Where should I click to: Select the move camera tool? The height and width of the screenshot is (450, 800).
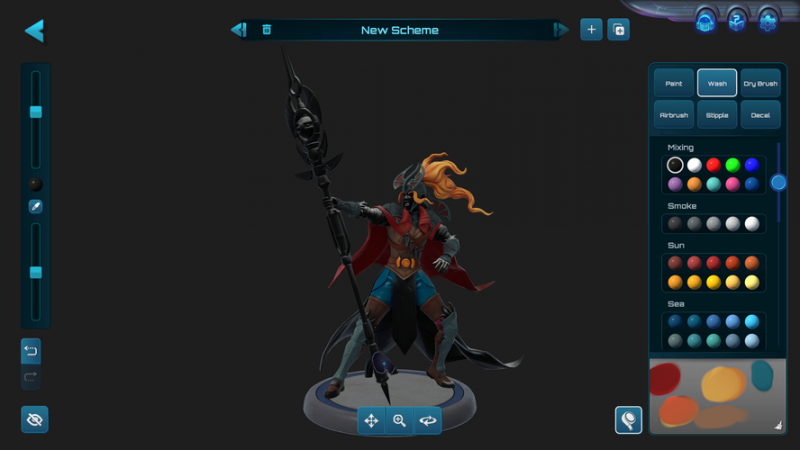pos(371,421)
